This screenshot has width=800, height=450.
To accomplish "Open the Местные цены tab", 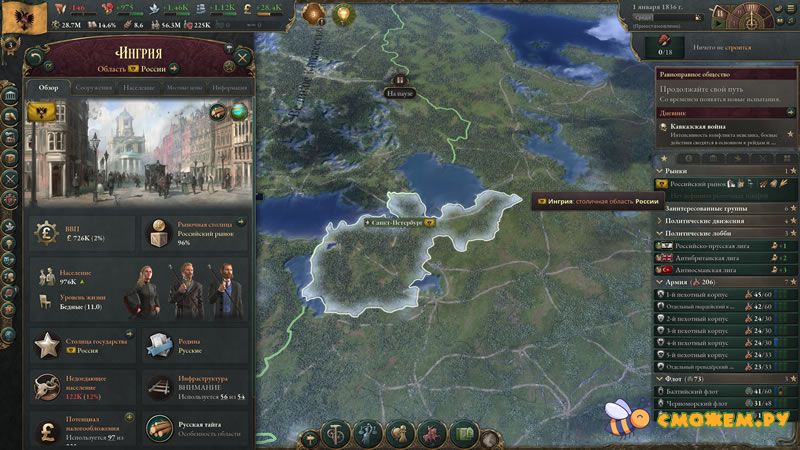I will (184, 88).
